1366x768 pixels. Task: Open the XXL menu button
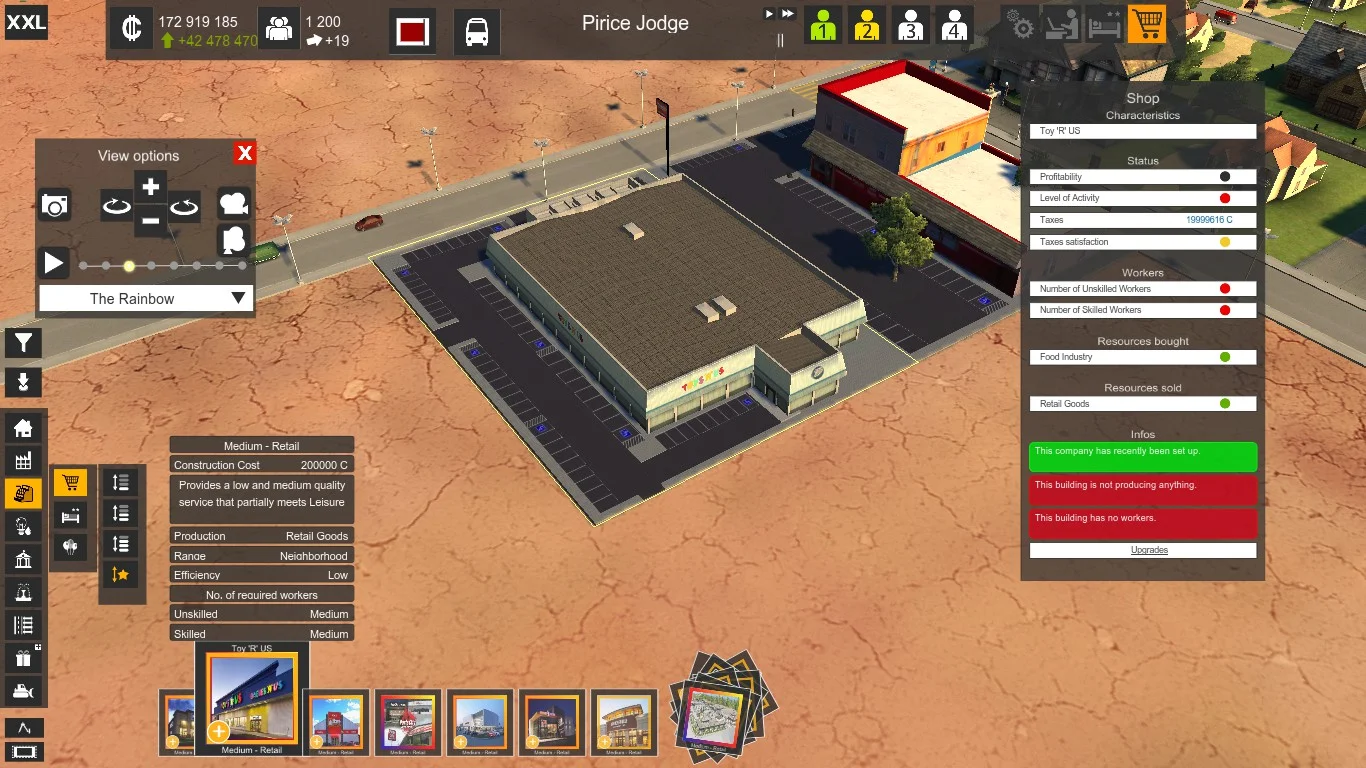click(26, 22)
